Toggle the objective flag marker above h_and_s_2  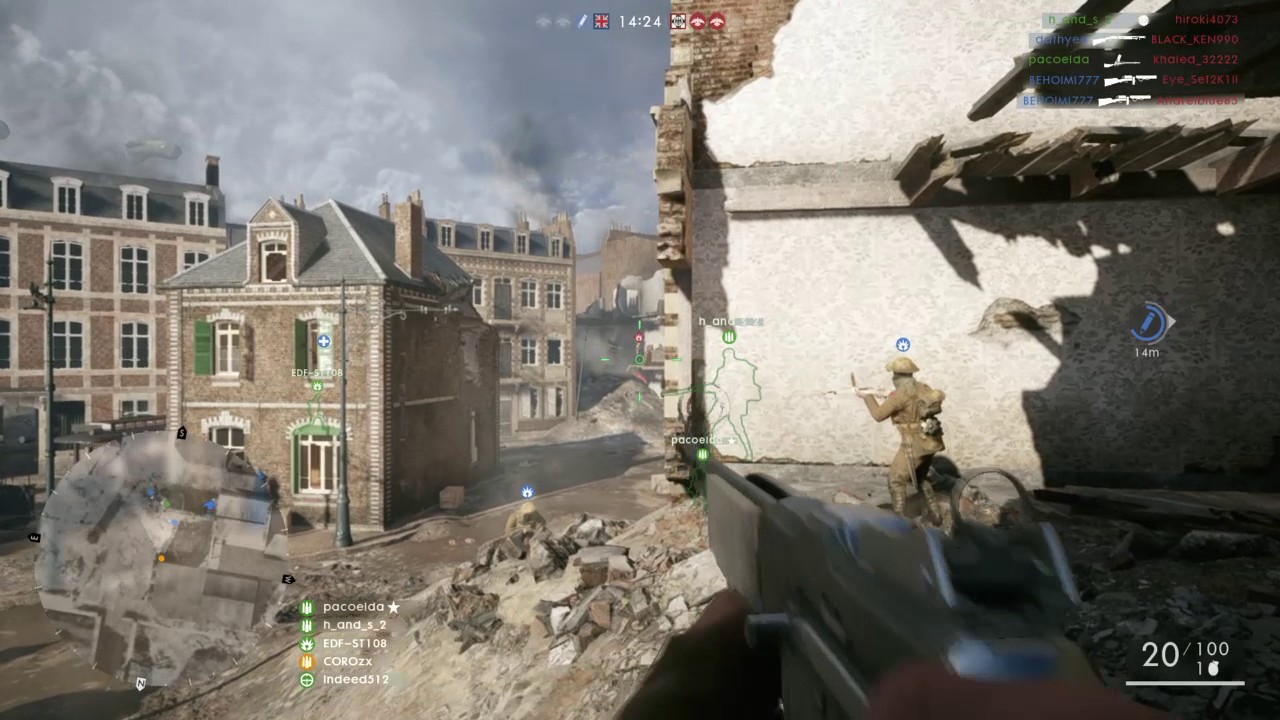729,337
